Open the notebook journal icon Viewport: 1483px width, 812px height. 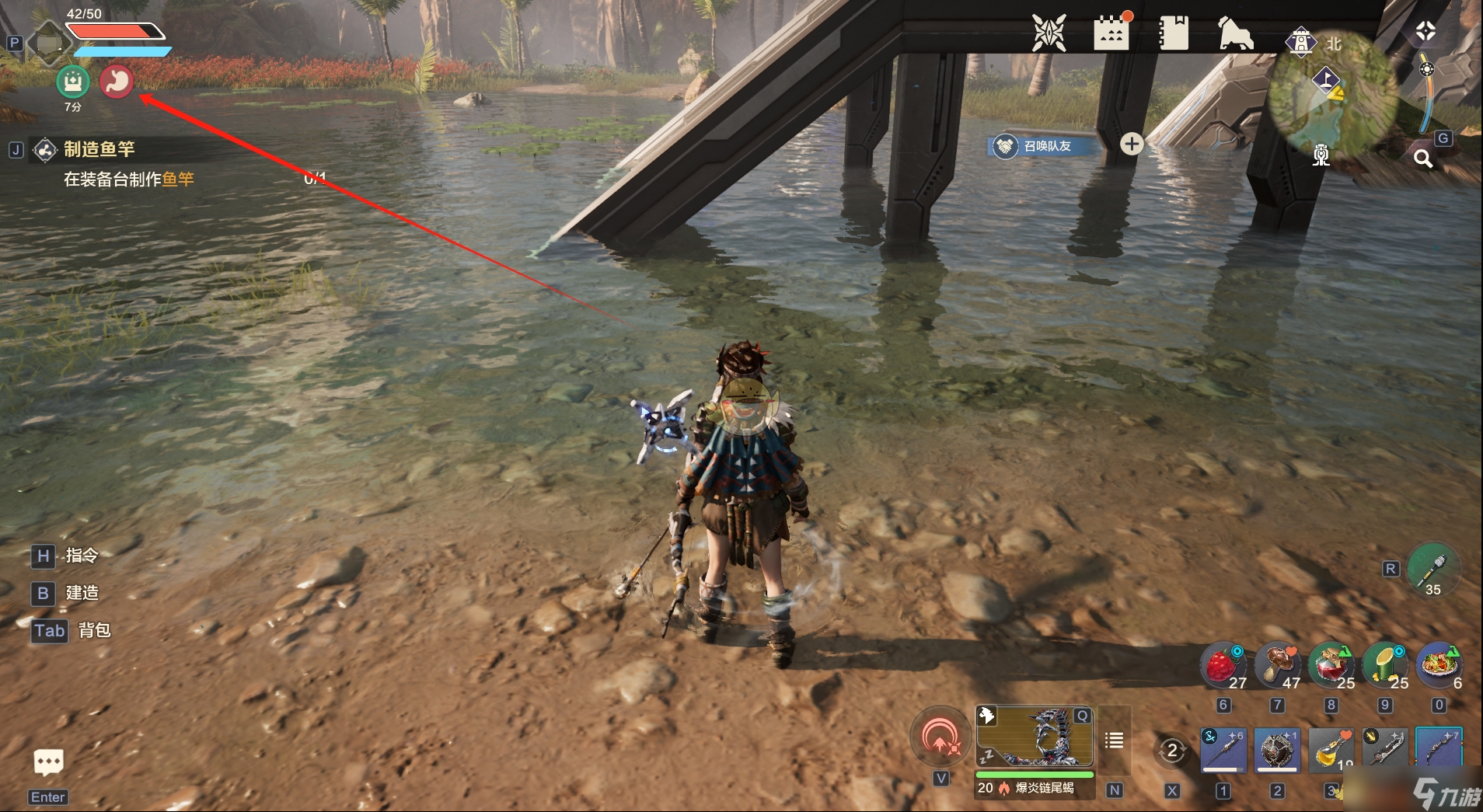coord(1173,33)
